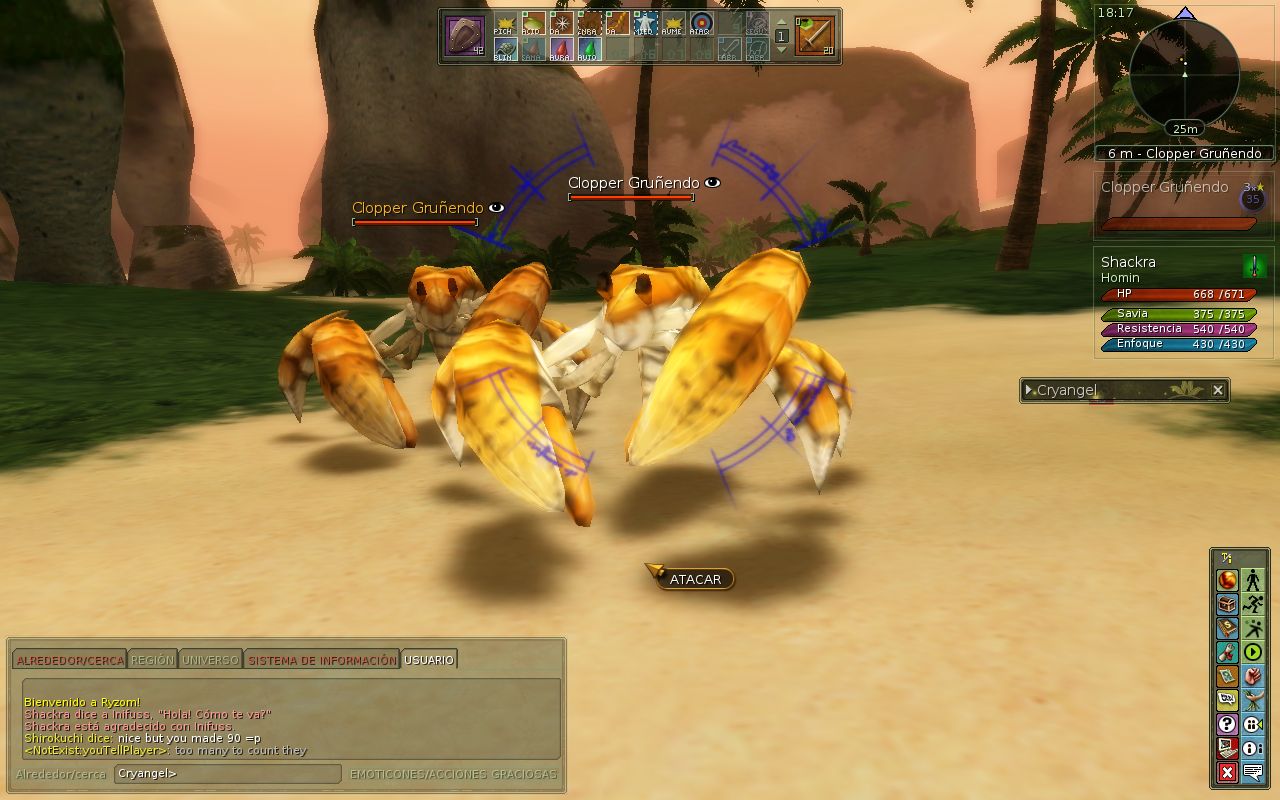Open the treasure chest inventory icon
Image resolution: width=1280 pixels, height=800 pixels.
coord(1227,604)
